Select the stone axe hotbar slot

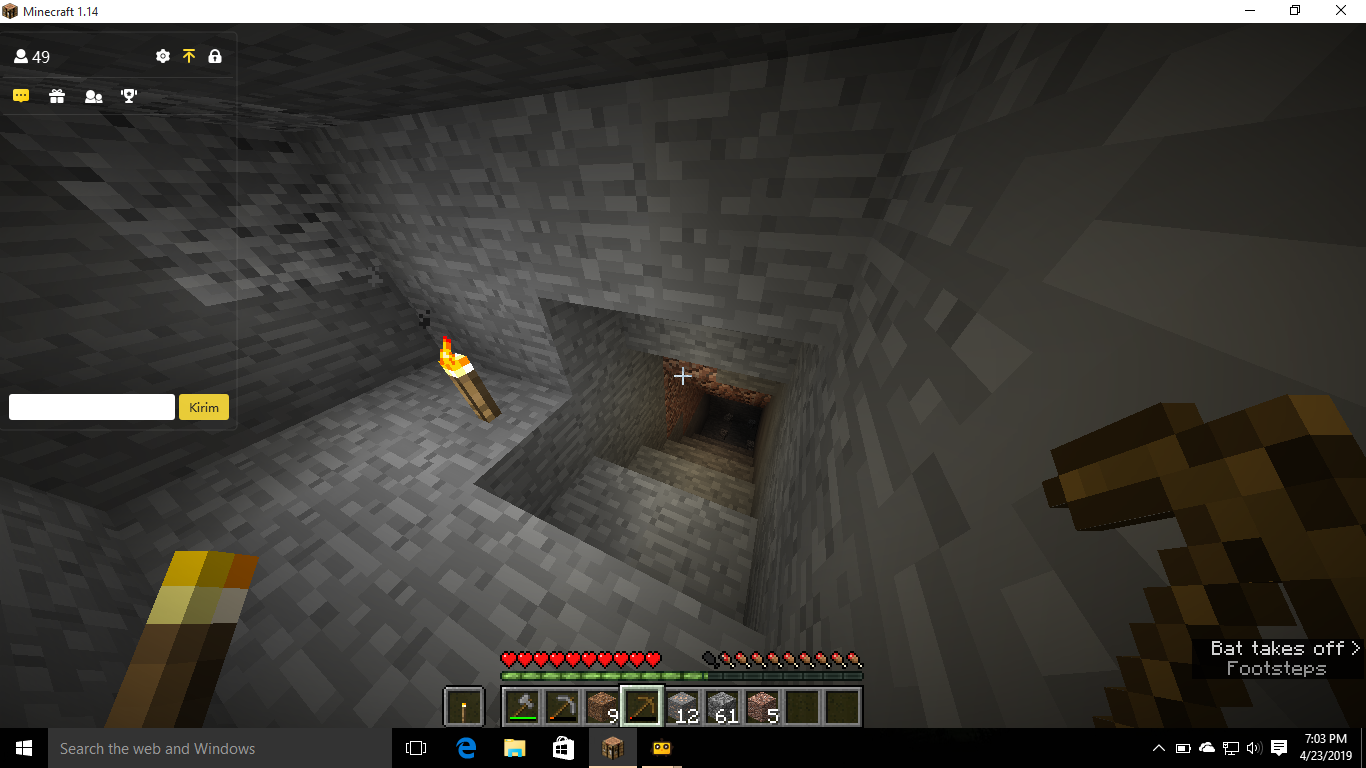(x=522, y=707)
